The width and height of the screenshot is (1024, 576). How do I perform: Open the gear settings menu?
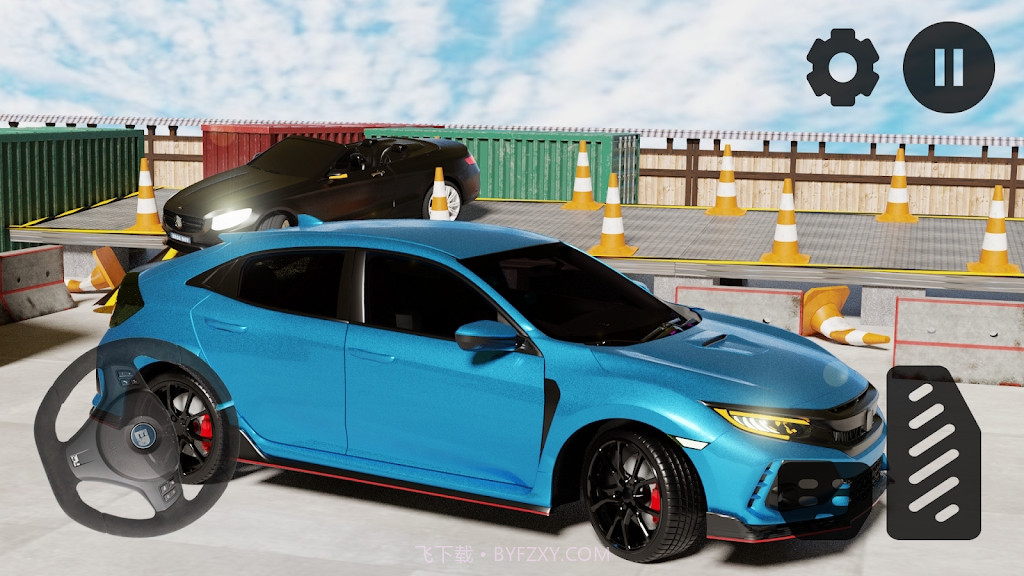pyautogui.click(x=842, y=67)
